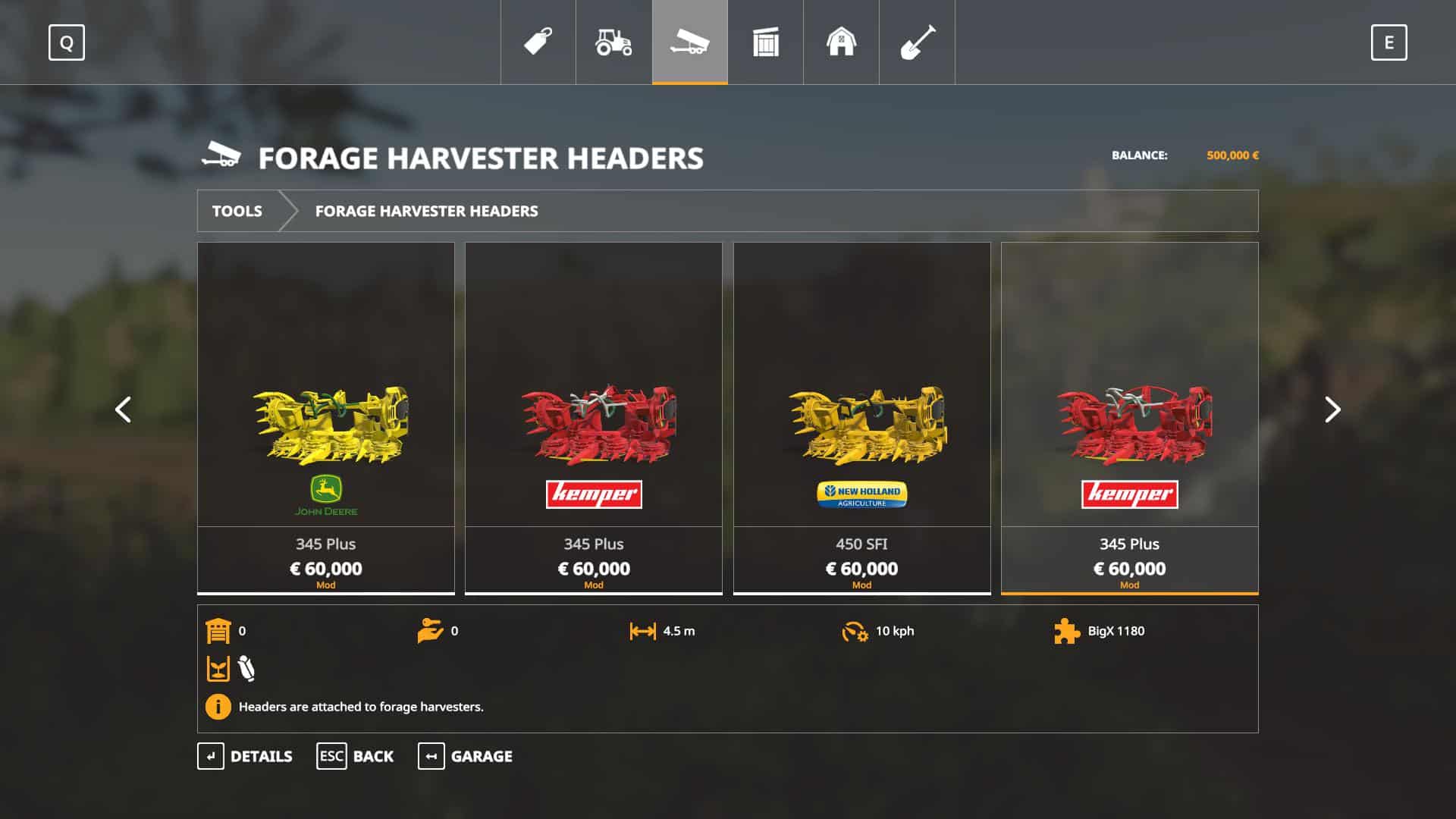
Task: Switch to the tractor vehicles tab
Action: pos(613,42)
